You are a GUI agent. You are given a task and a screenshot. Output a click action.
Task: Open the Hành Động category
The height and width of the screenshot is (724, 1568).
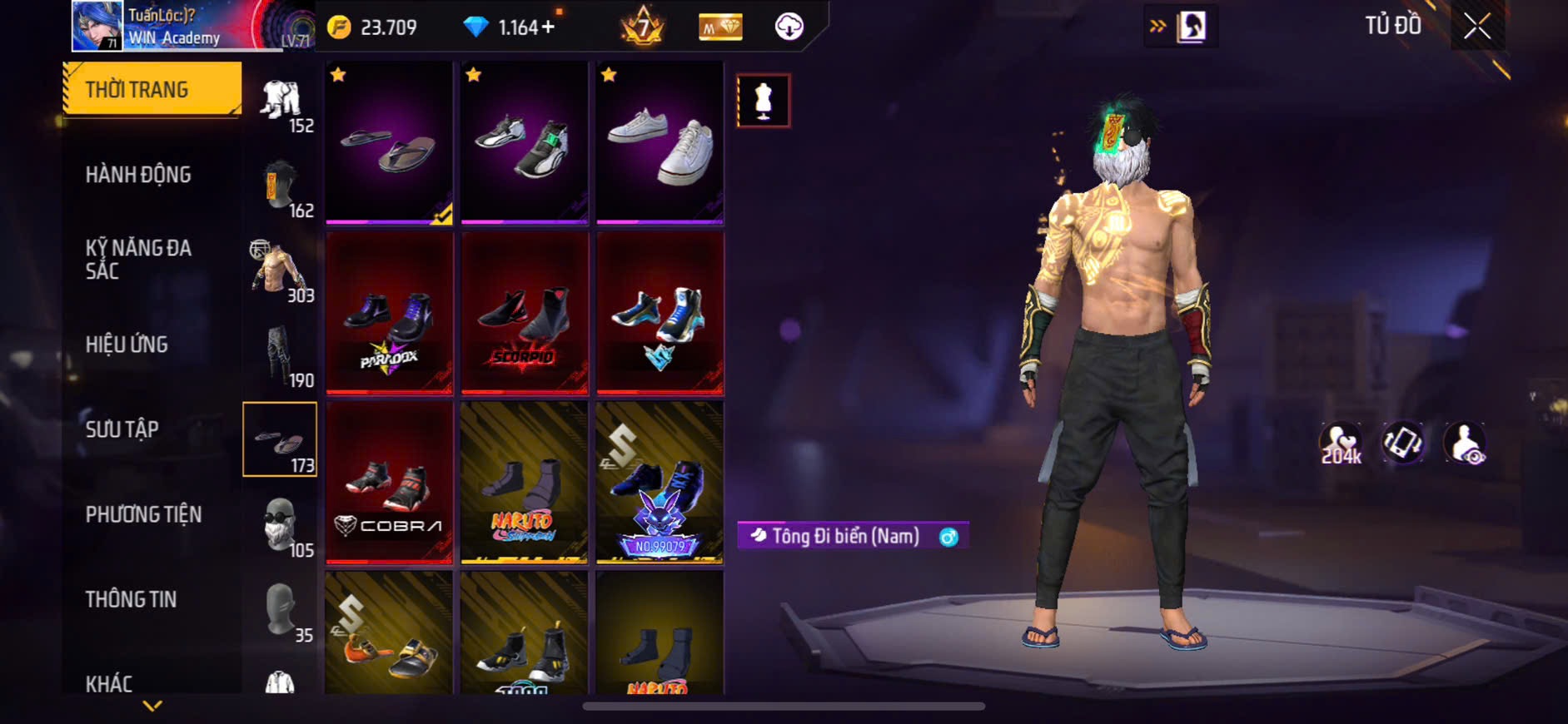click(x=138, y=175)
